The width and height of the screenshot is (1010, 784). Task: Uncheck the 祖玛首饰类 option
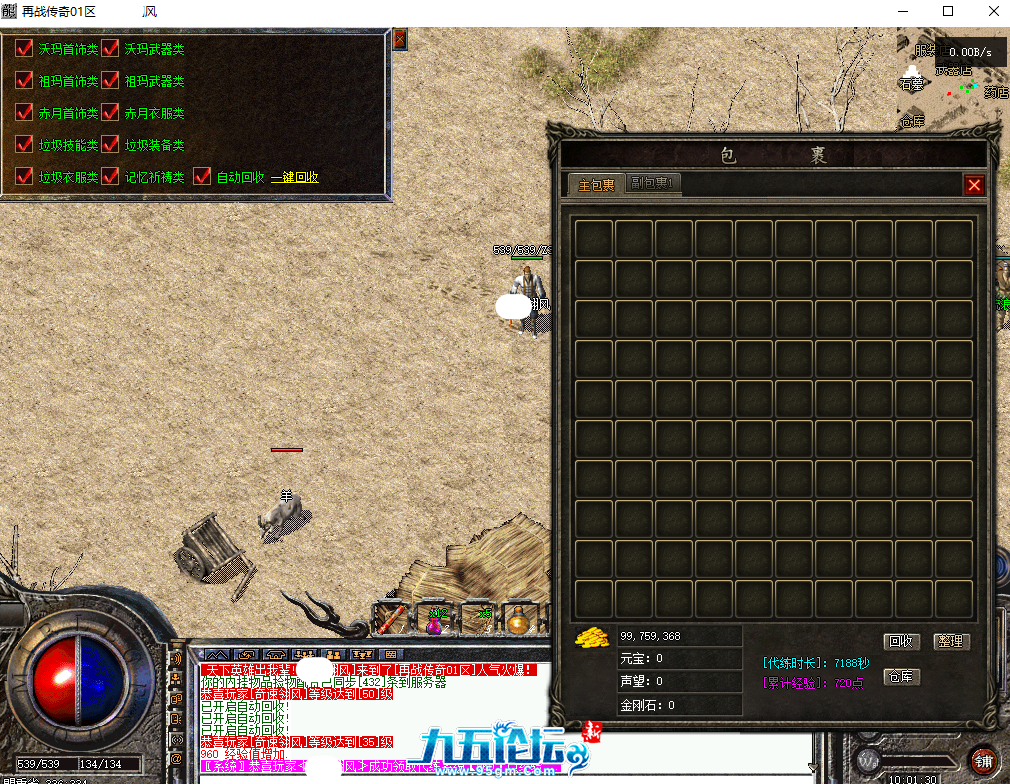[25, 81]
